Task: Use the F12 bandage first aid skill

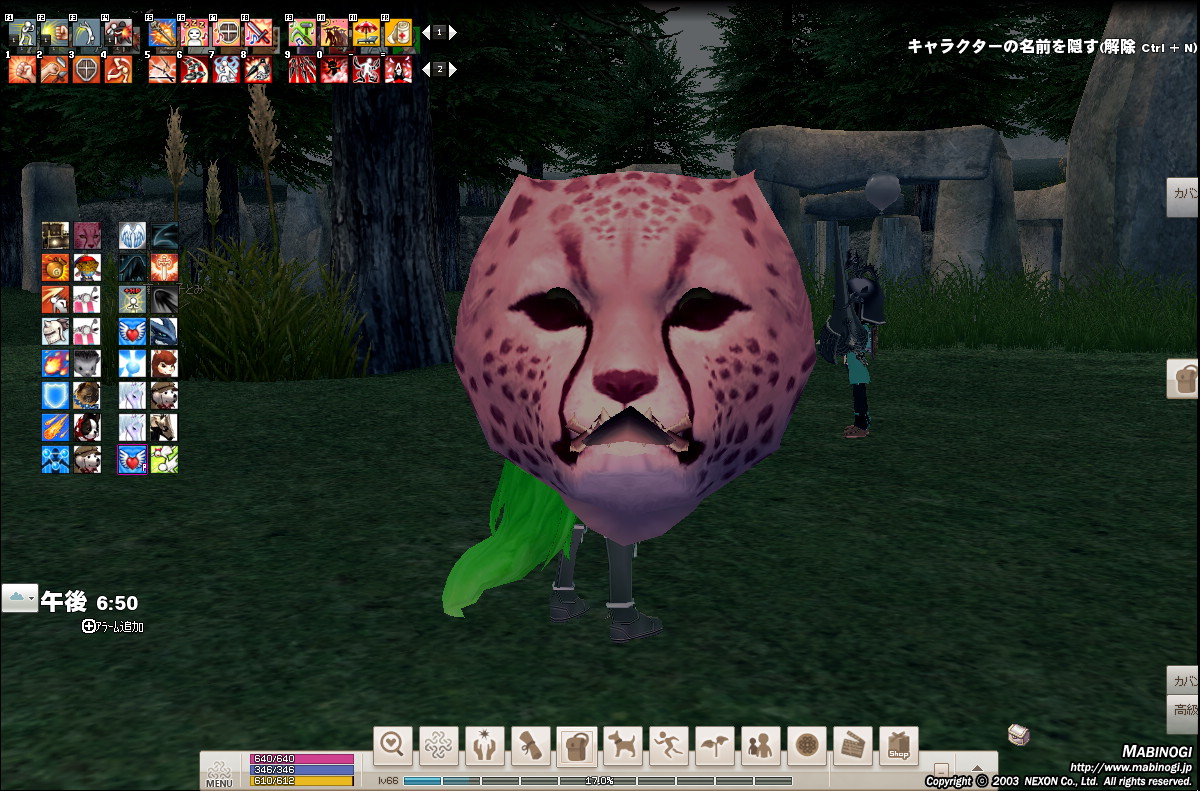Action: [398, 33]
